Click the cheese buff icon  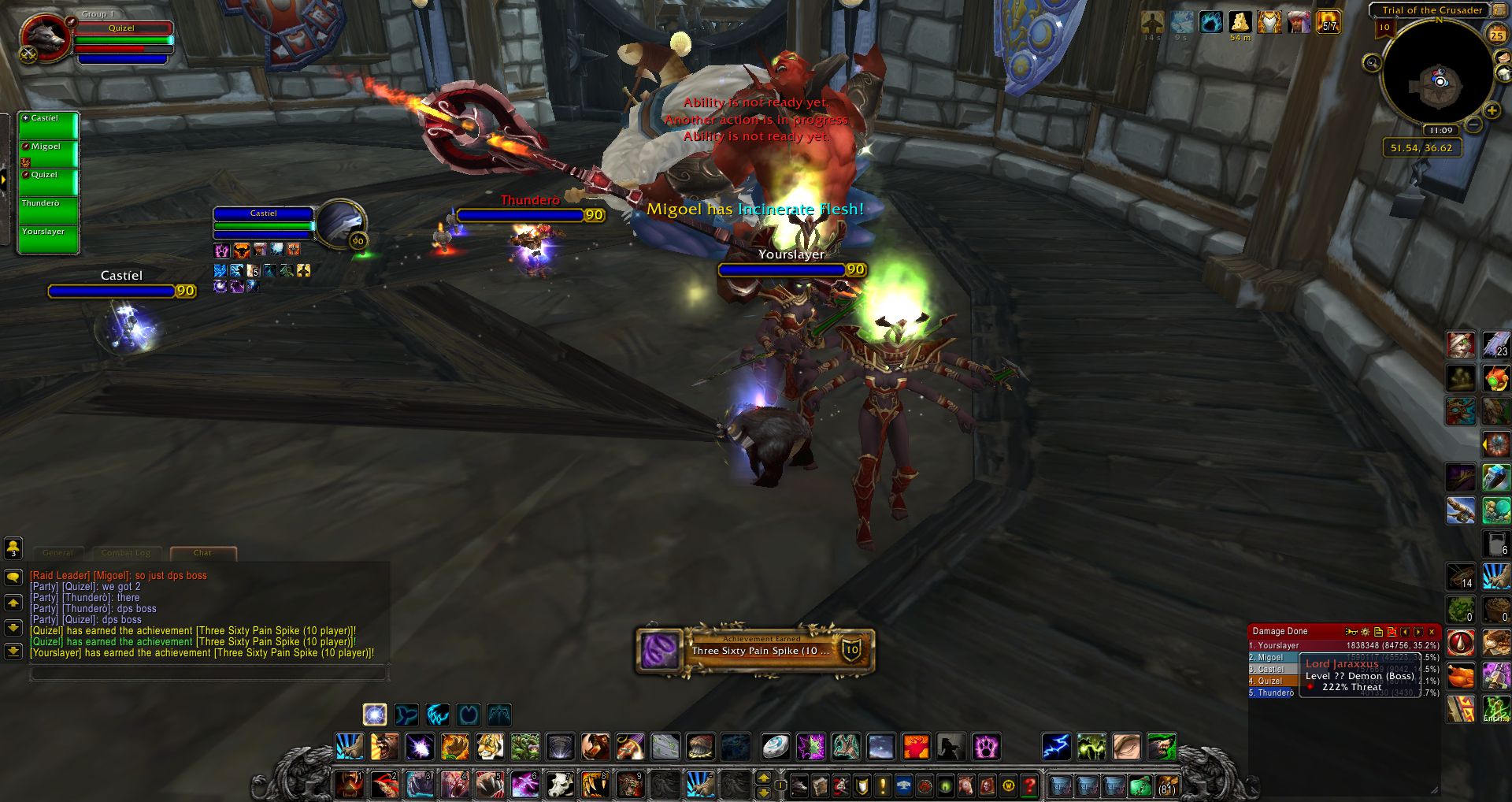tap(1240, 22)
